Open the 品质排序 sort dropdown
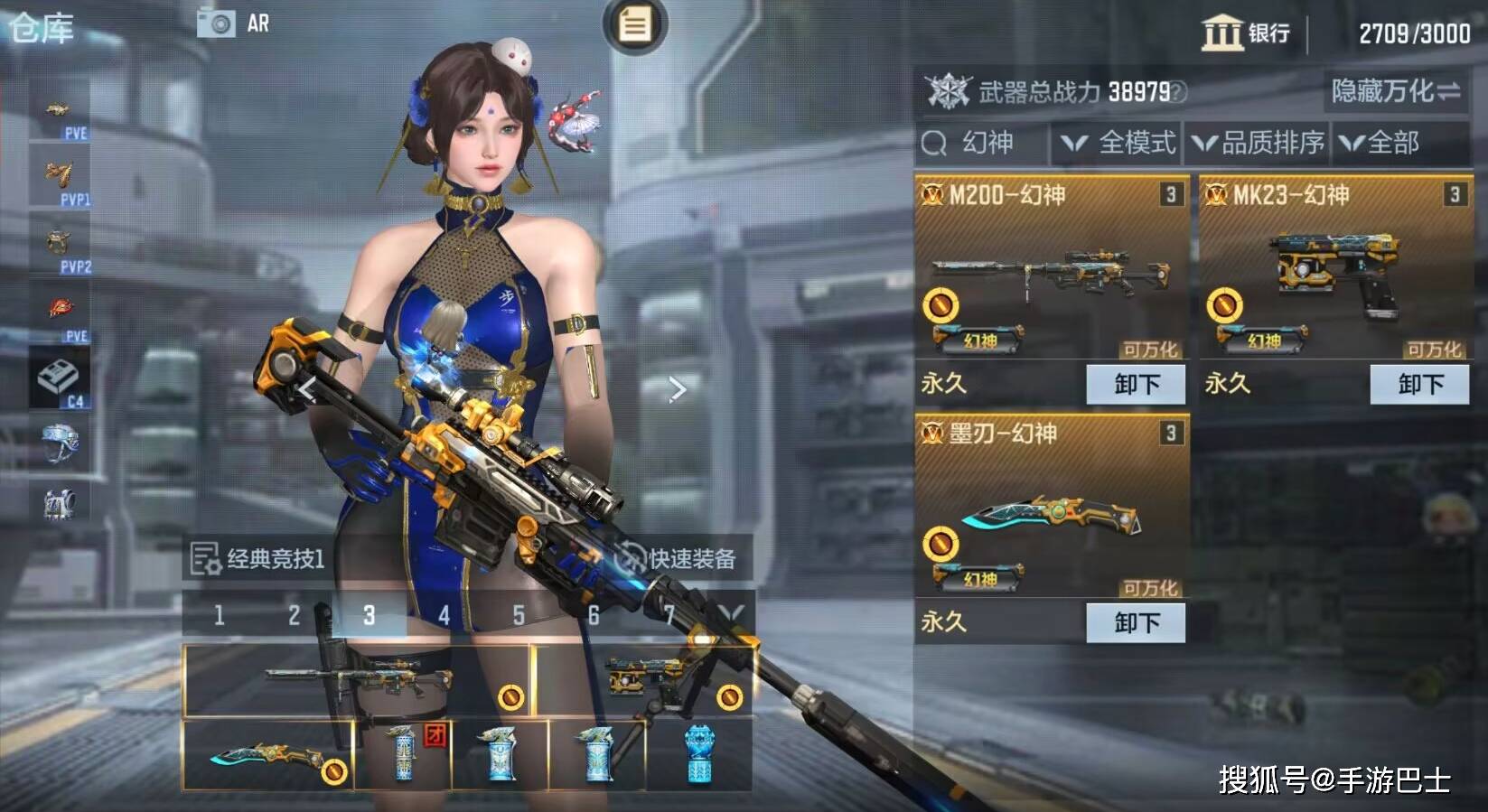The width and height of the screenshot is (1488, 812). click(x=1258, y=143)
